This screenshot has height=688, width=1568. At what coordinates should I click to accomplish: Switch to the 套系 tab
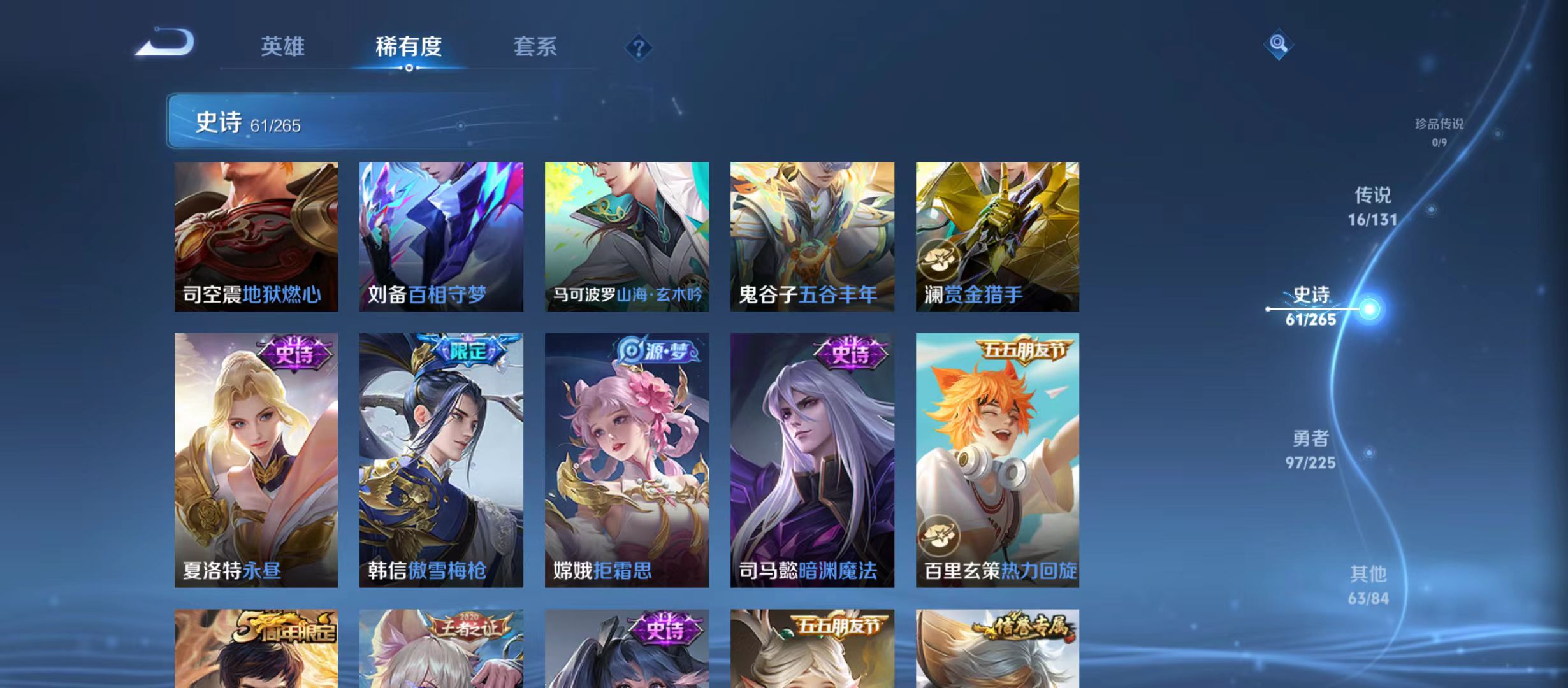pyautogui.click(x=537, y=47)
